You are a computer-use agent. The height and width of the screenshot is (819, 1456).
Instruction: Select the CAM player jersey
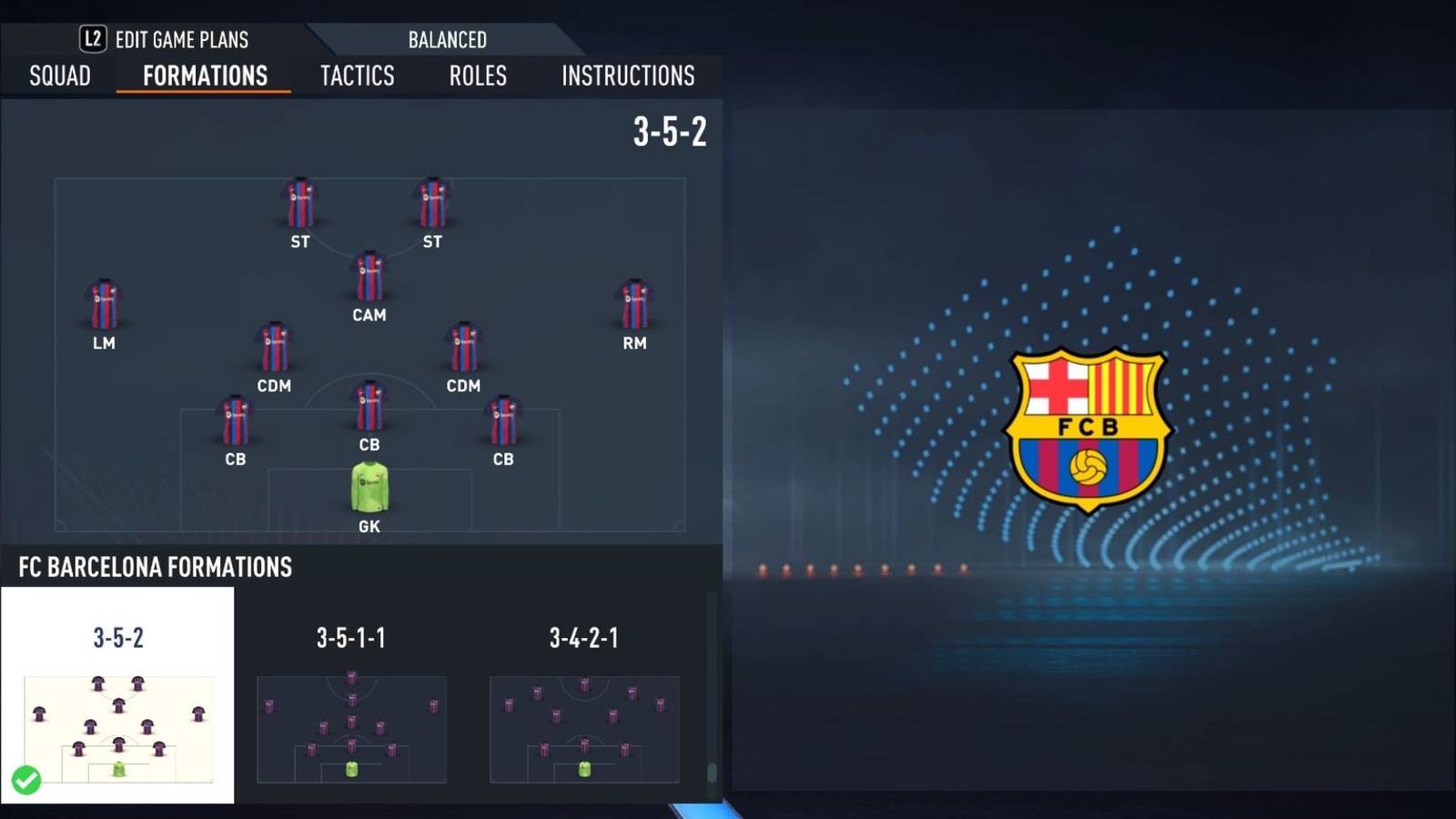tap(369, 278)
